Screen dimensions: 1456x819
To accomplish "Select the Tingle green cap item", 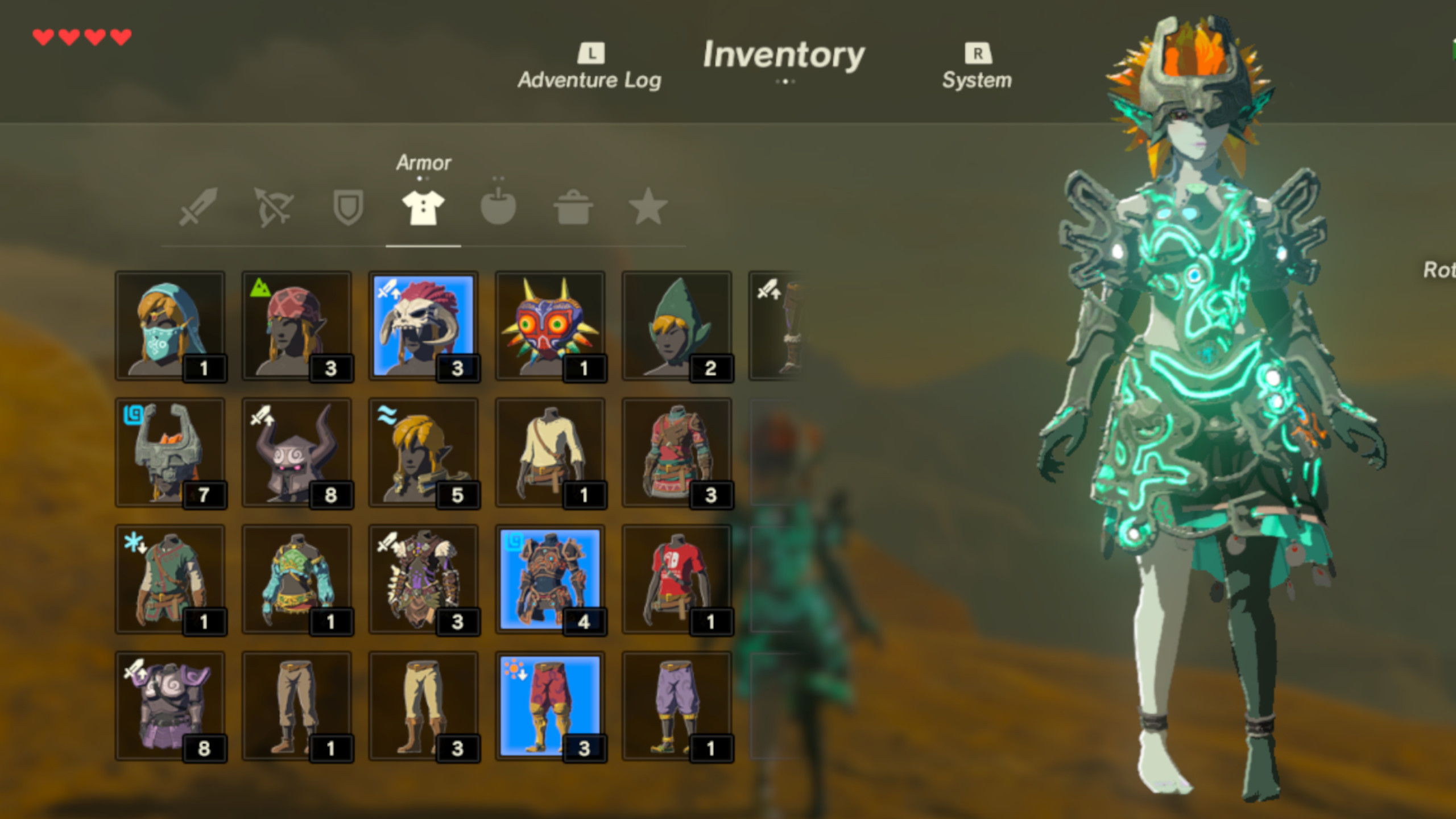I will pyautogui.click(x=678, y=325).
